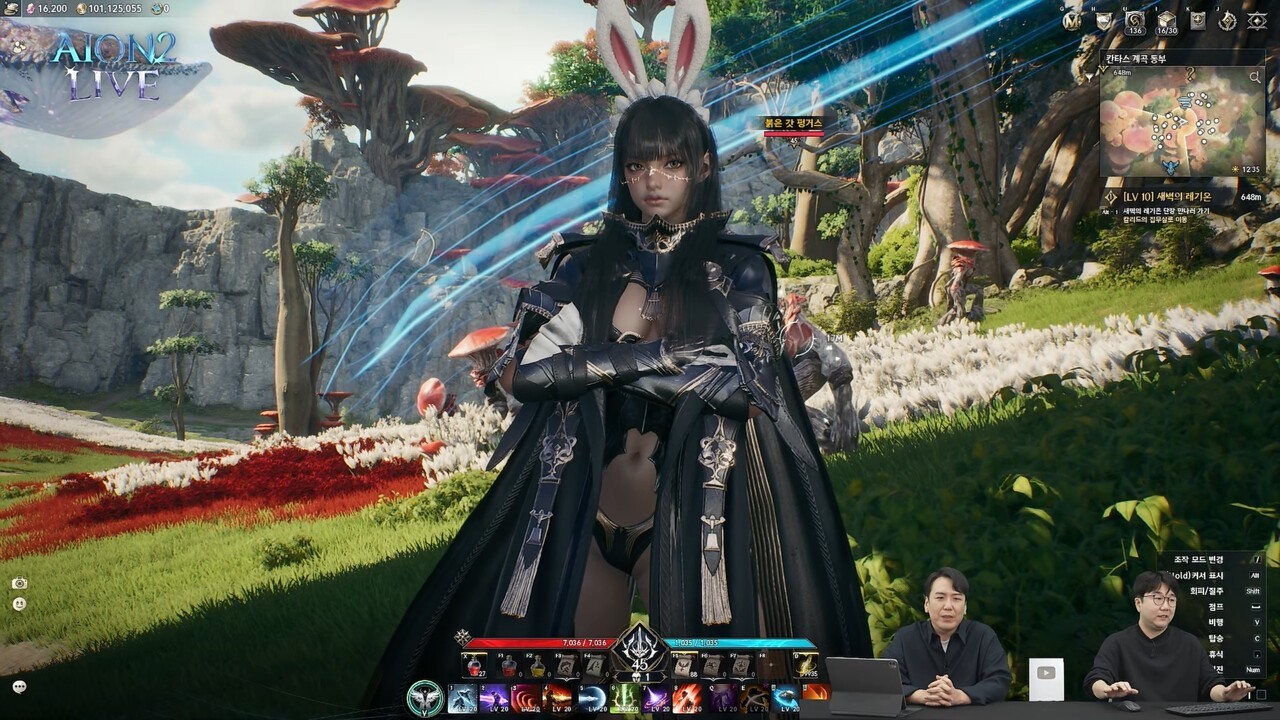Open the swirl icon showing 136
The image size is (1280, 720).
[1134, 20]
